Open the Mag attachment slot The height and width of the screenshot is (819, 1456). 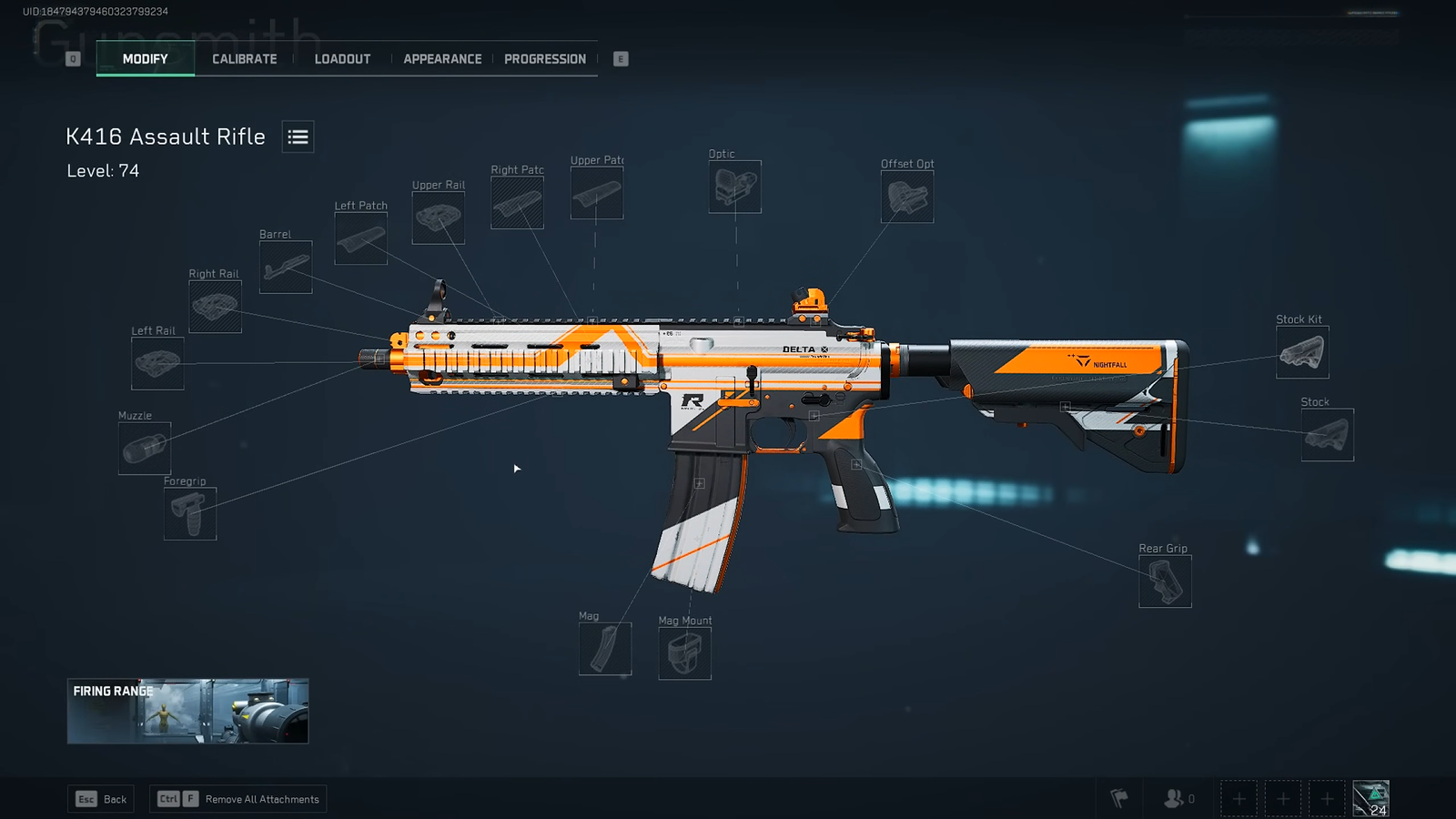coord(605,649)
